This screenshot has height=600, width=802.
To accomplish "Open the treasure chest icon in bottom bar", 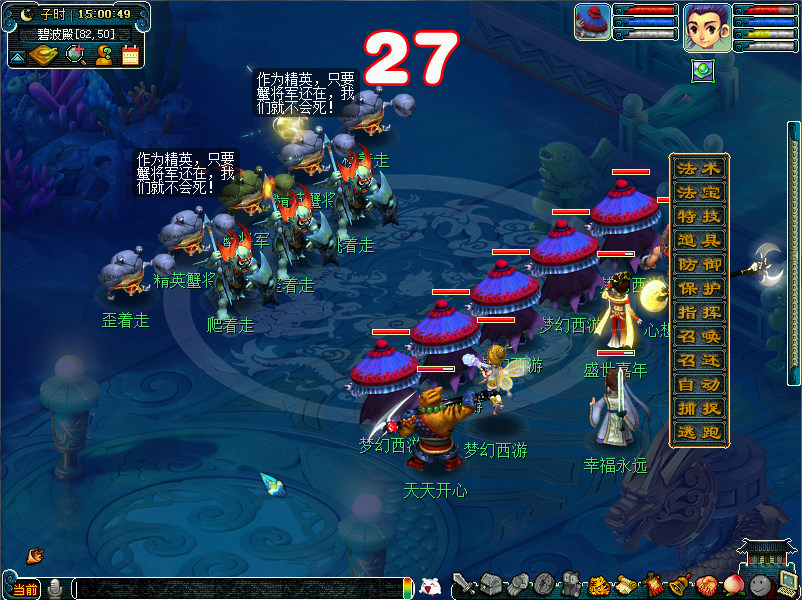I will coord(490,584).
